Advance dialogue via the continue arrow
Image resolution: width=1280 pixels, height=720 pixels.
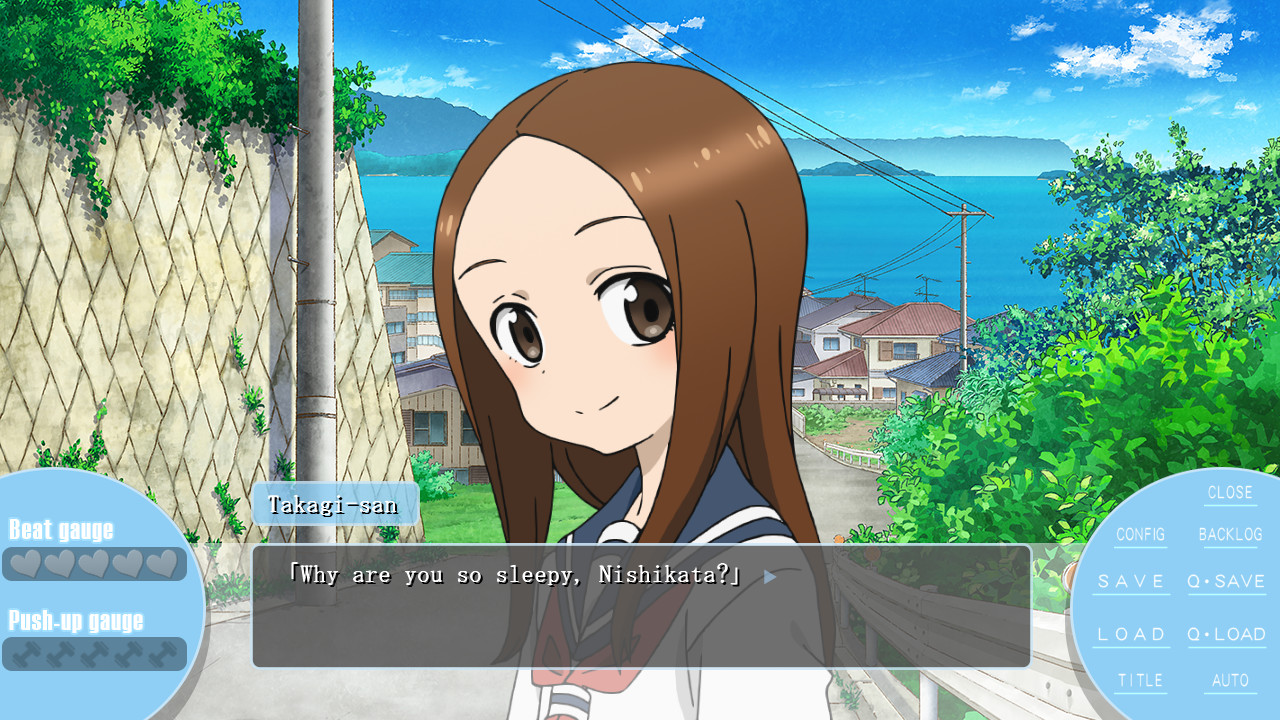pyautogui.click(x=769, y=577)
